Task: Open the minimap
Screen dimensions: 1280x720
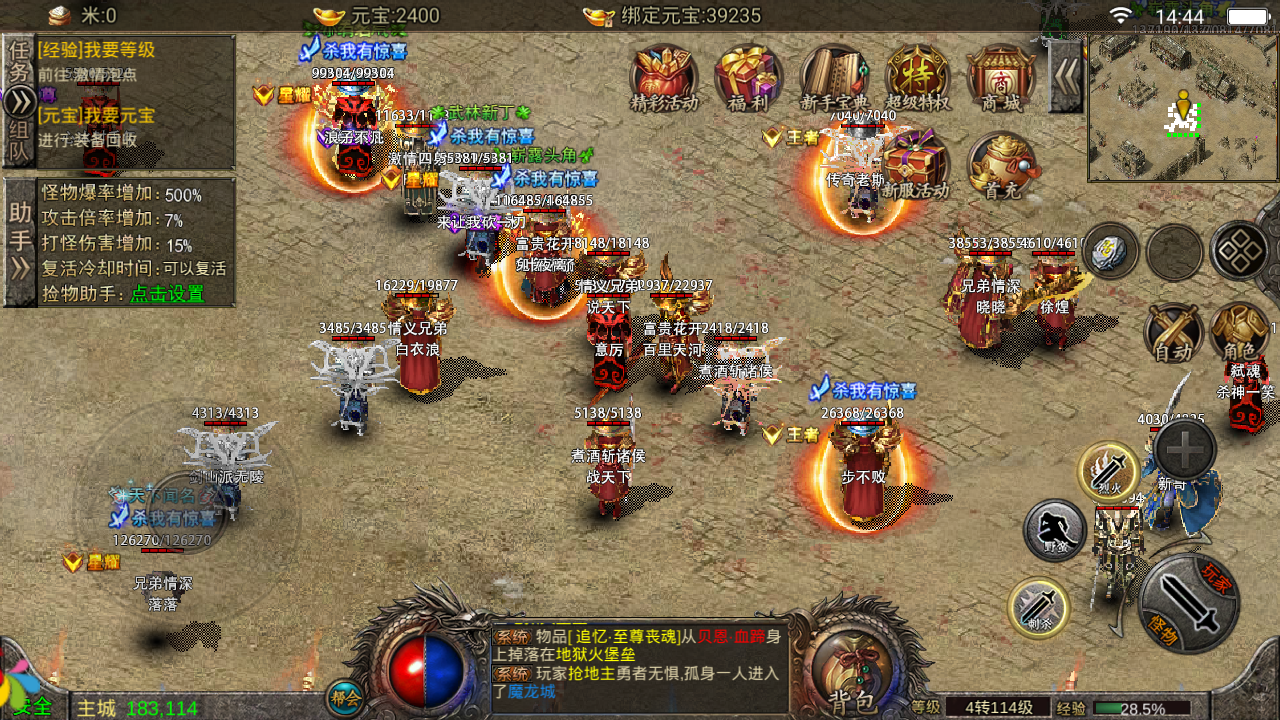Action: coord(1183,108)
